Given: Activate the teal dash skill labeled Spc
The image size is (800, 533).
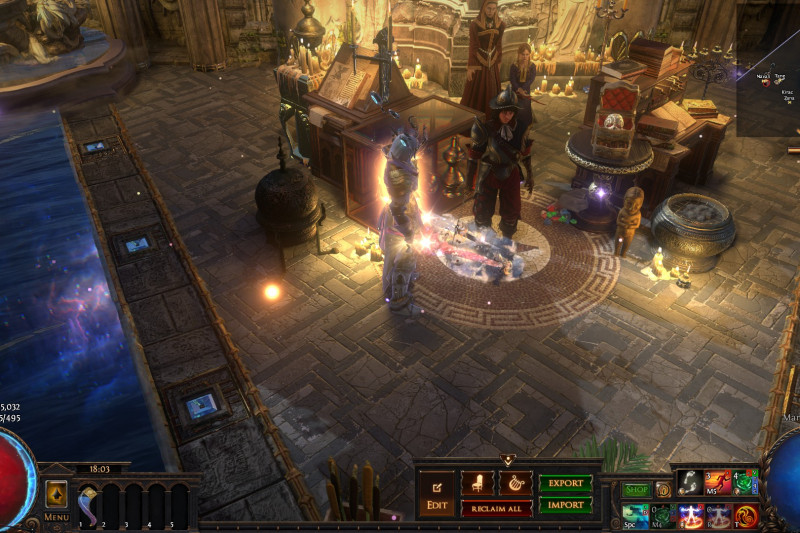Looking at the screenshot, I should coord(635,515).
